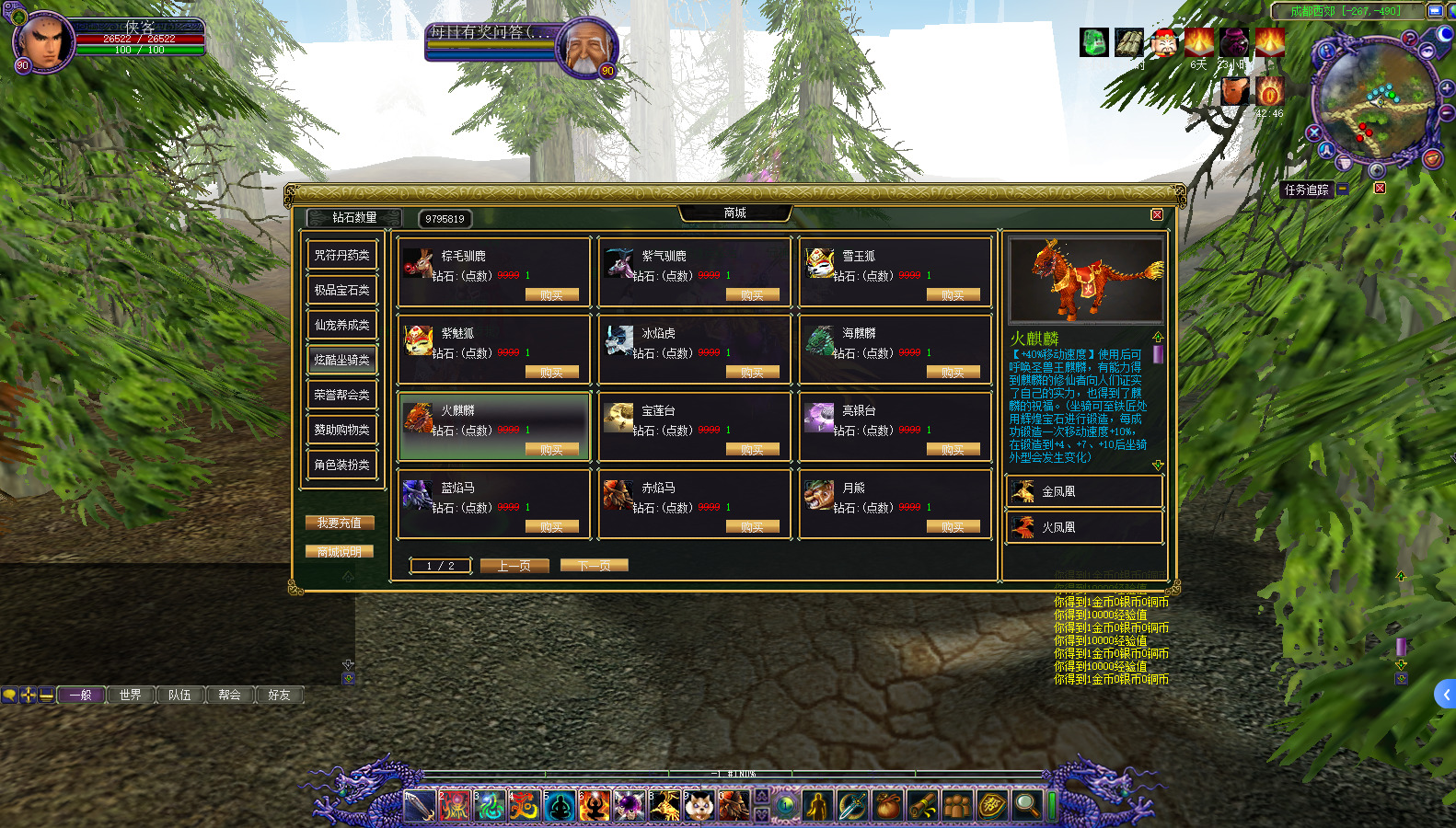Open the 商城说明 shop help
Screen dimensions: 1456x828
340,552
